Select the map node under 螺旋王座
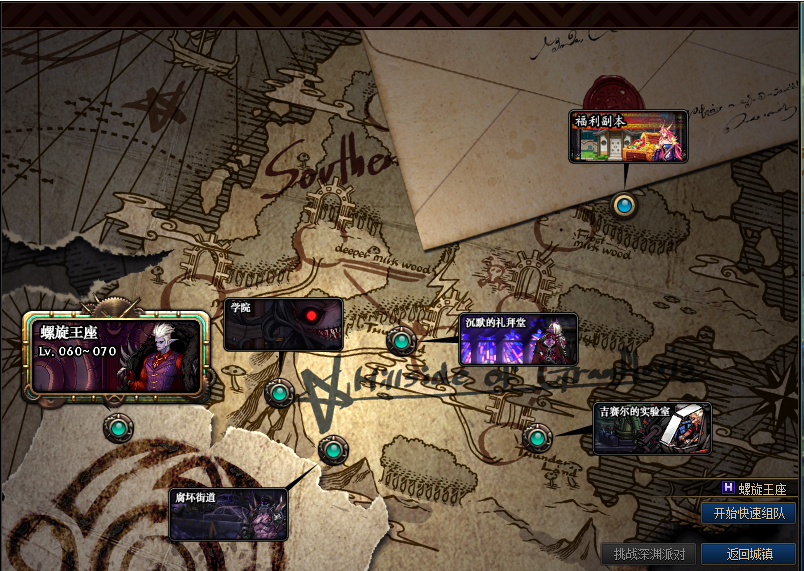The width and height of the screenshot is (804, 571). tap(118, 428)
